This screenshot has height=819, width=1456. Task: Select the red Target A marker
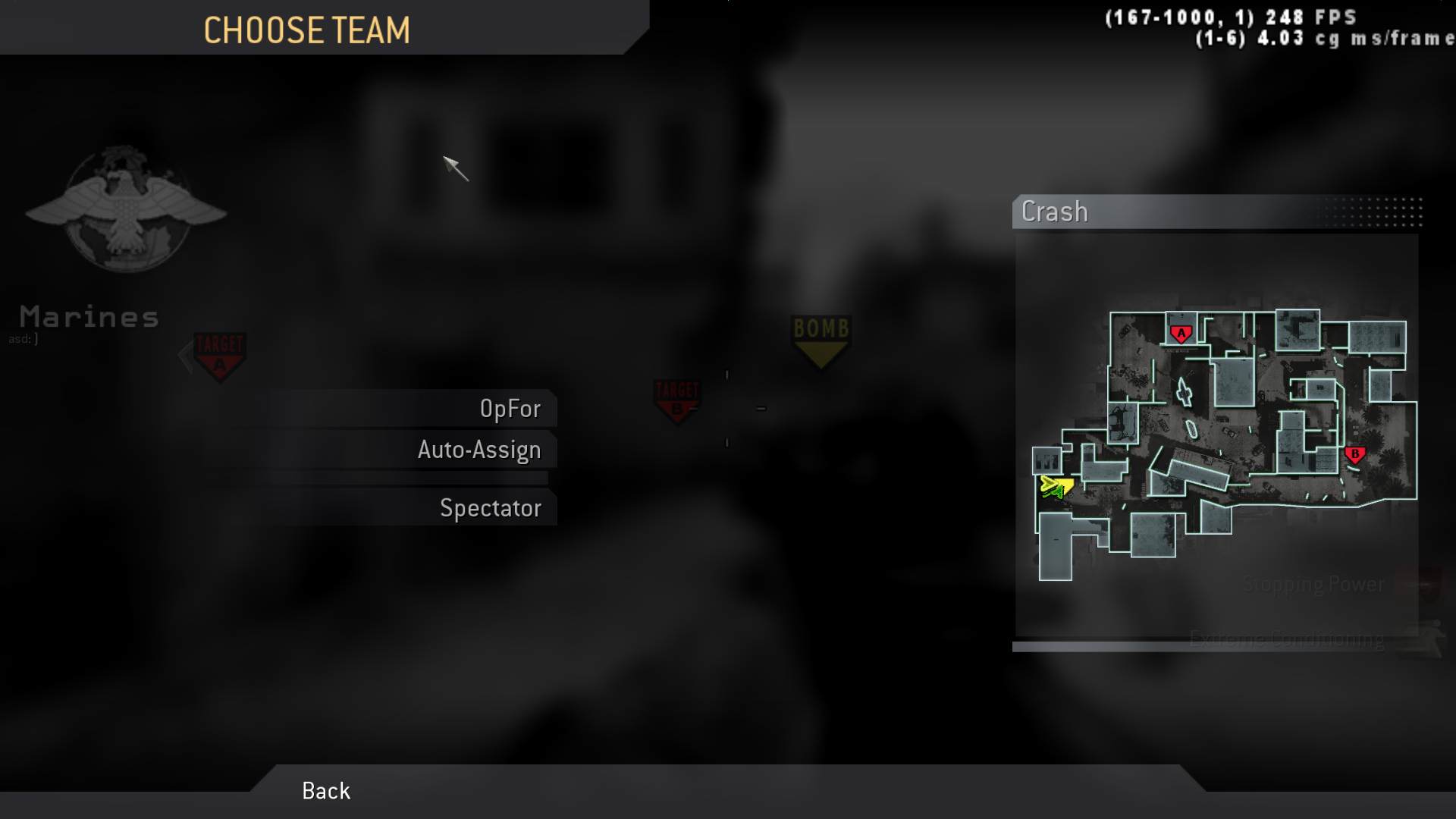click(218, 353)
